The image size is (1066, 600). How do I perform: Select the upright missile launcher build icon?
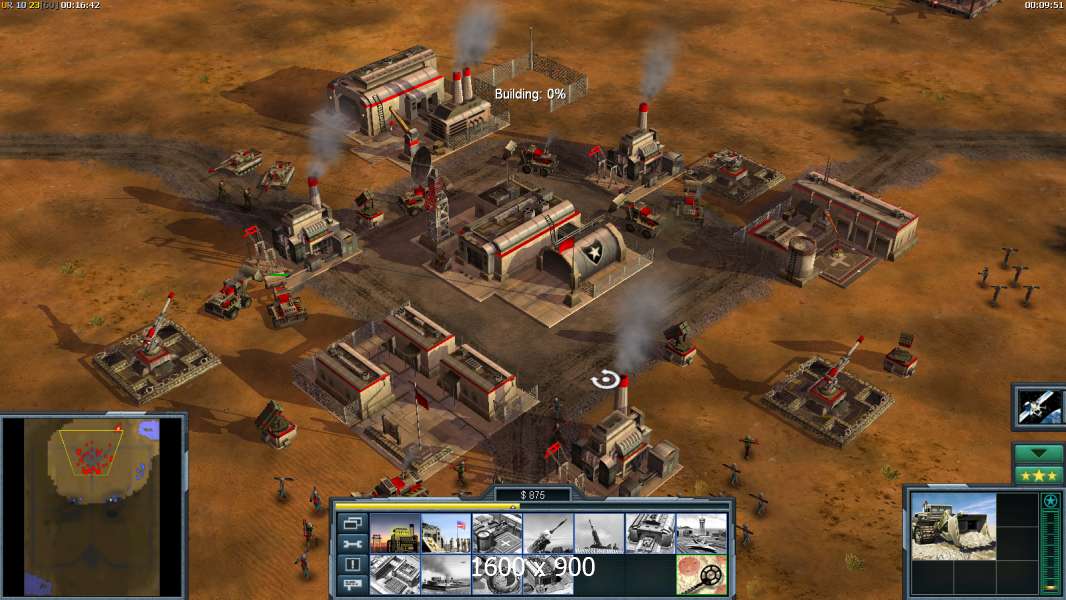point(598,533)
